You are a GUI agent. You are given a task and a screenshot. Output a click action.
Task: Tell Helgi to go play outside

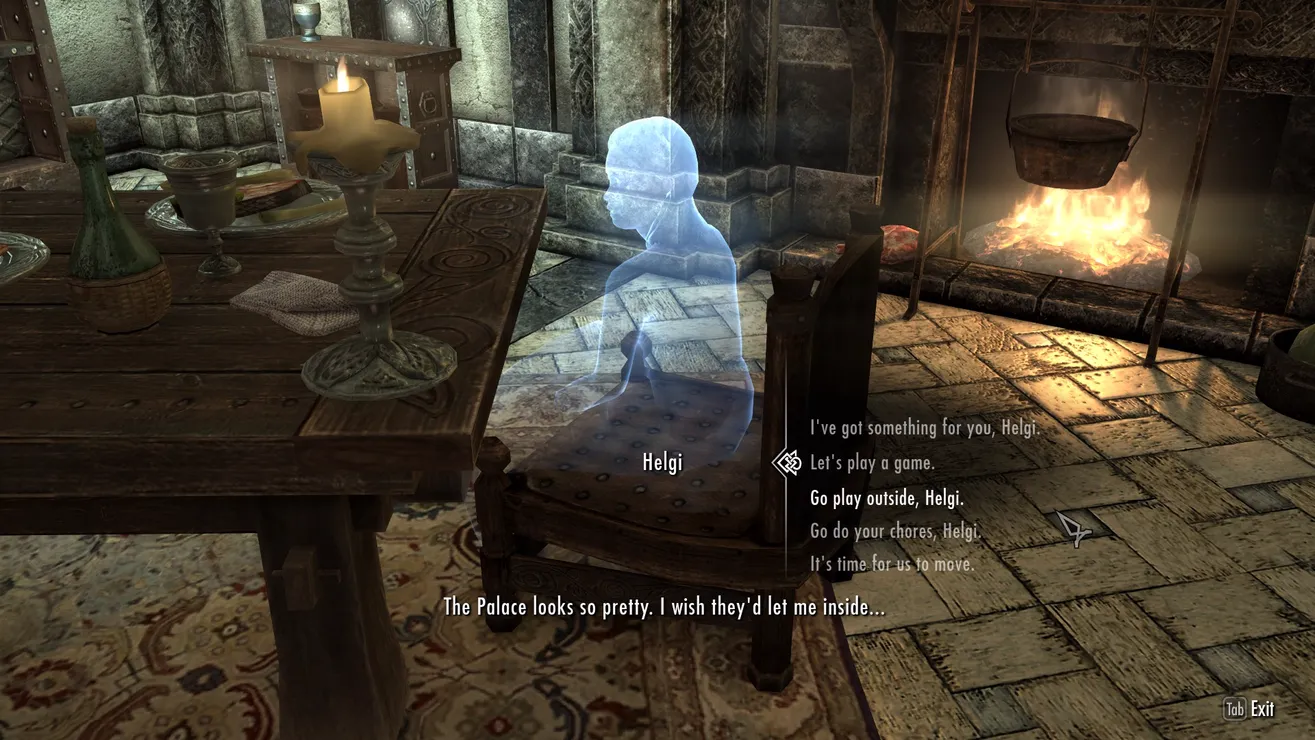(x=886, y=497)
